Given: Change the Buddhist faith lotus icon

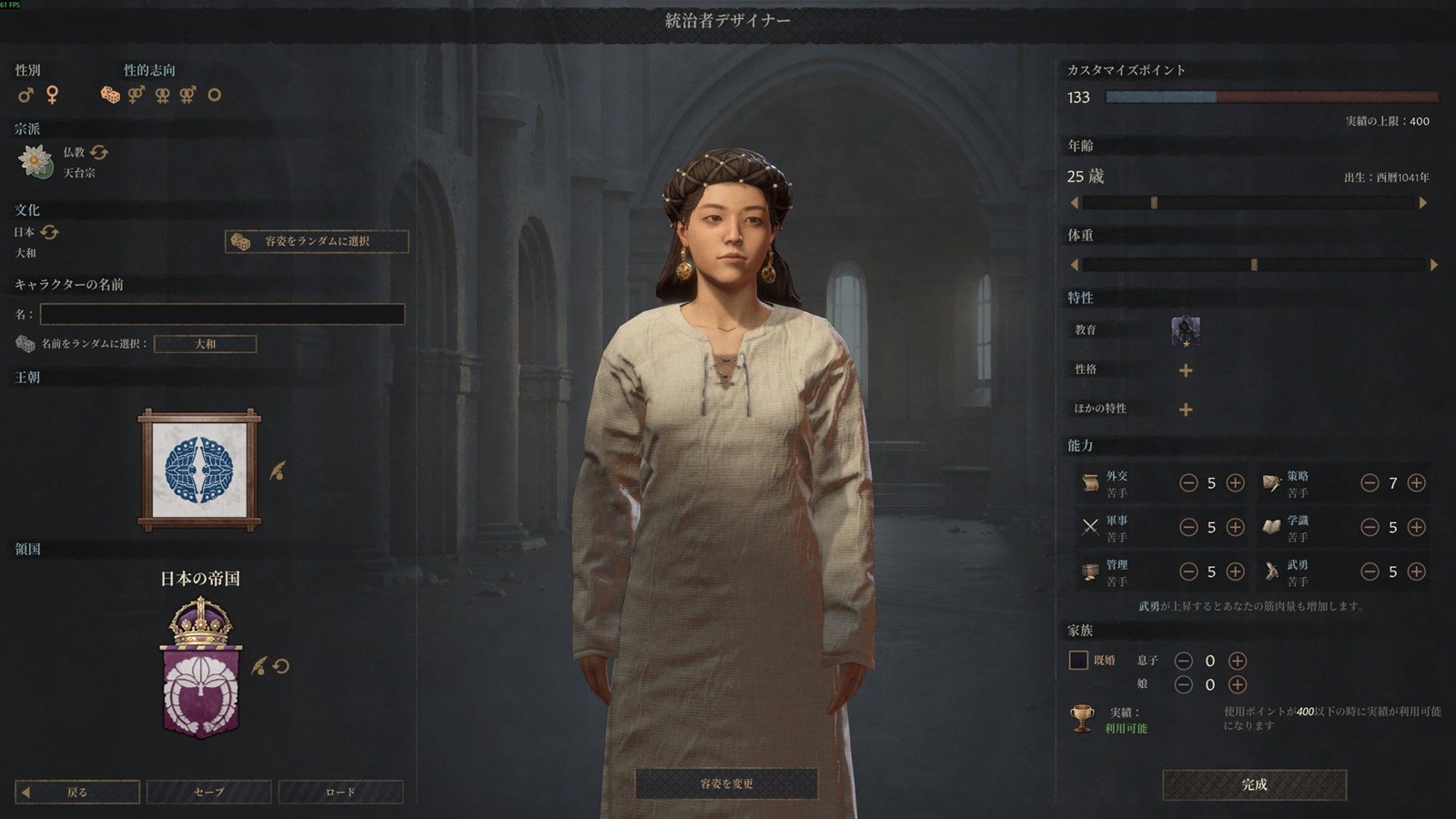Looking at the screenshot, I should (x=35, y=161).
